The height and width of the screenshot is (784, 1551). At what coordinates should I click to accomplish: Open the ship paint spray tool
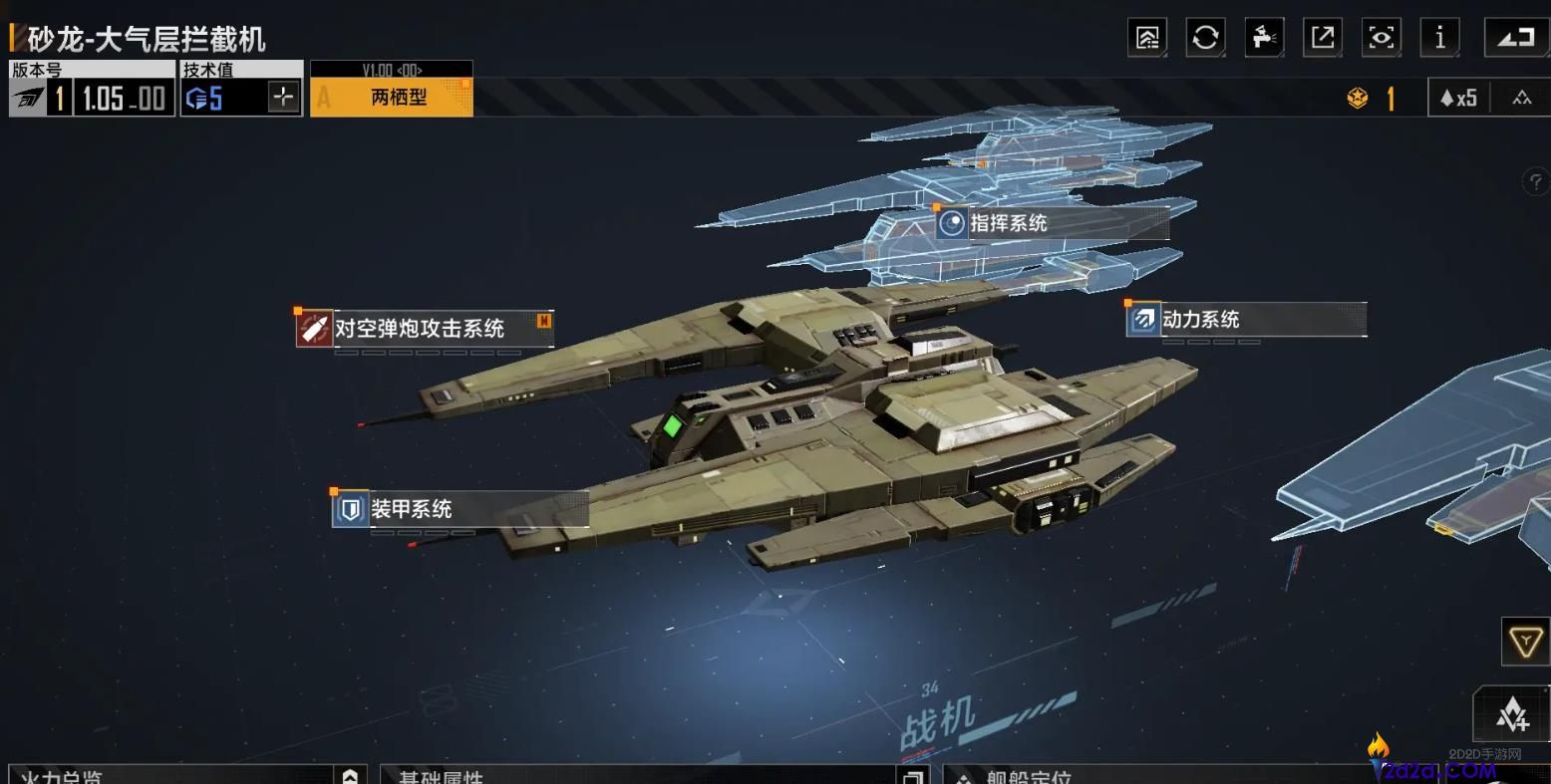click(1264, 38)
